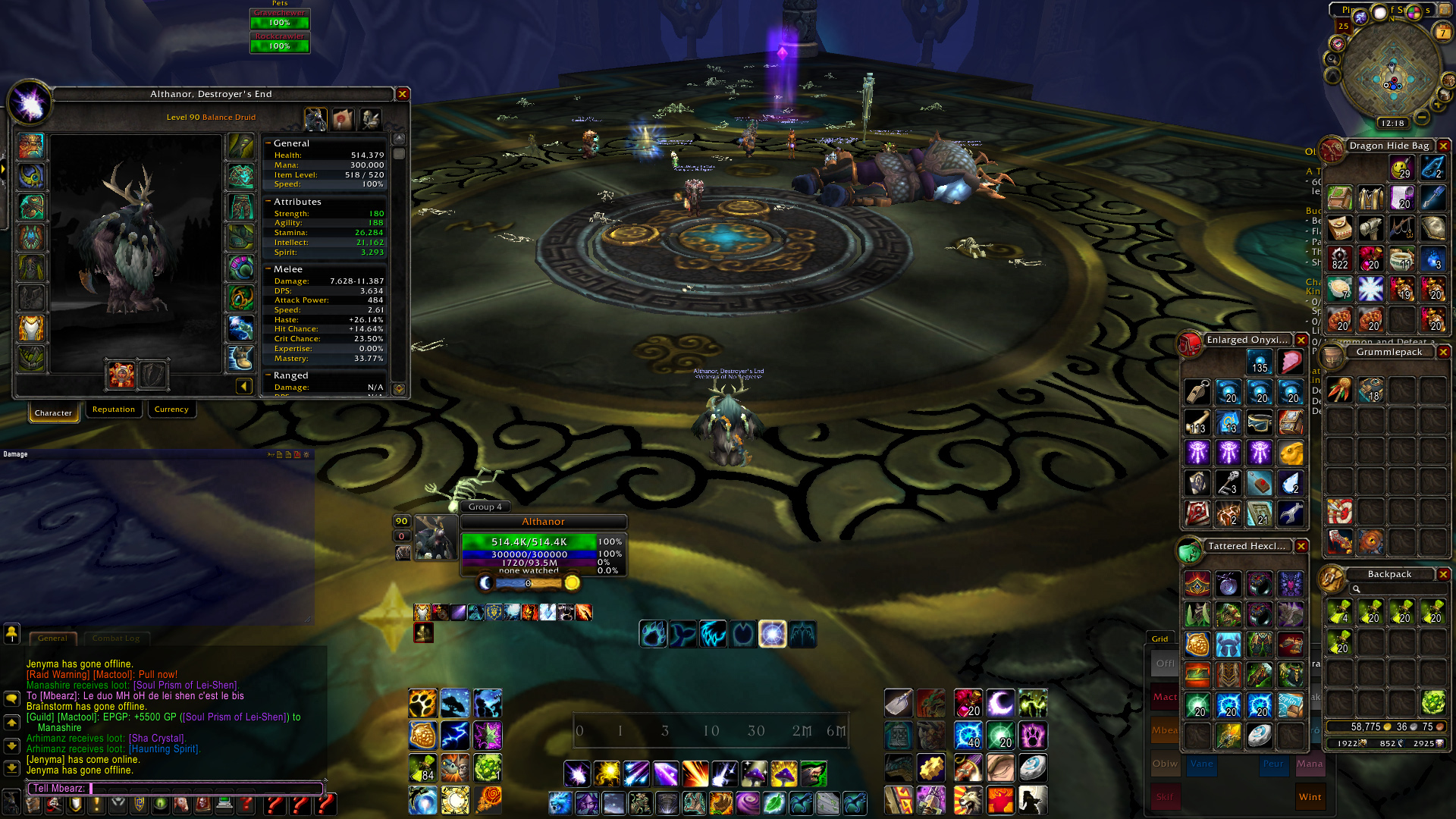Viewport: 1456px width, 819px height.
Task: Switch chat to the Combat Log tab
Action: coord(116,639)
